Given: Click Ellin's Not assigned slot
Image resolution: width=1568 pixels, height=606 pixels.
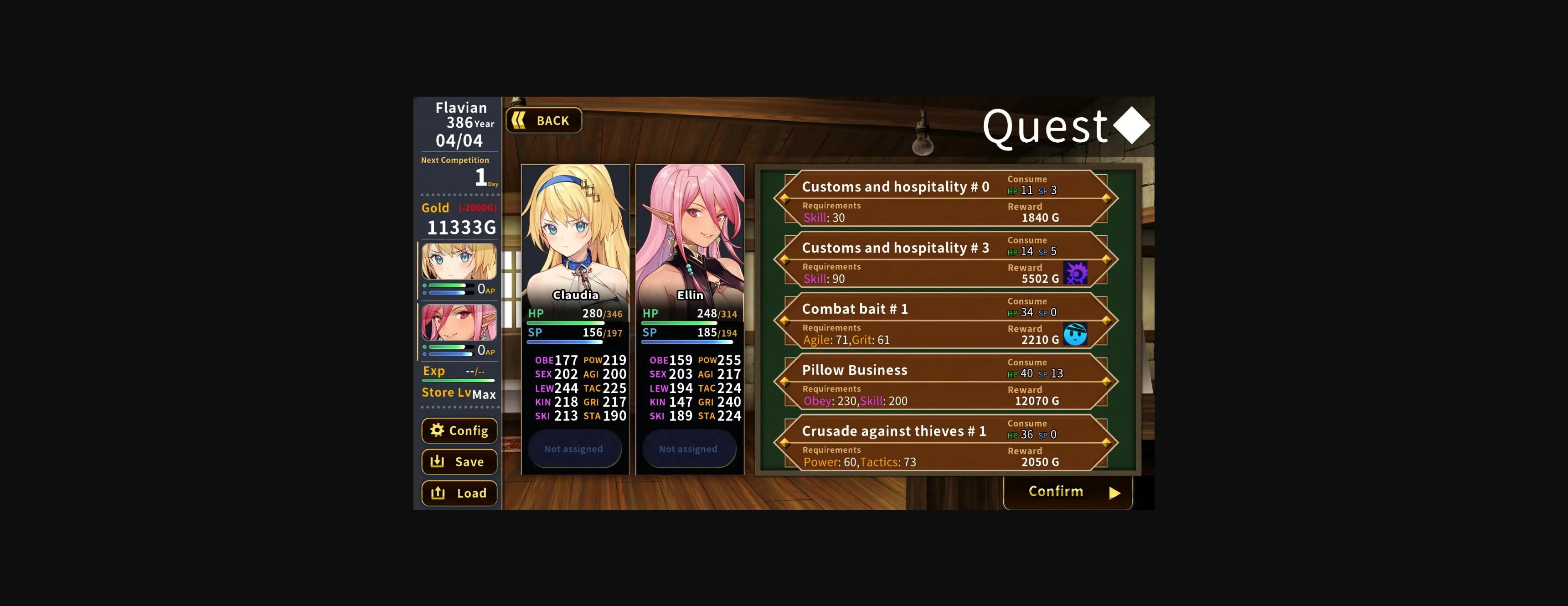Looking at the screenshot, I should (x=688, y=449).
